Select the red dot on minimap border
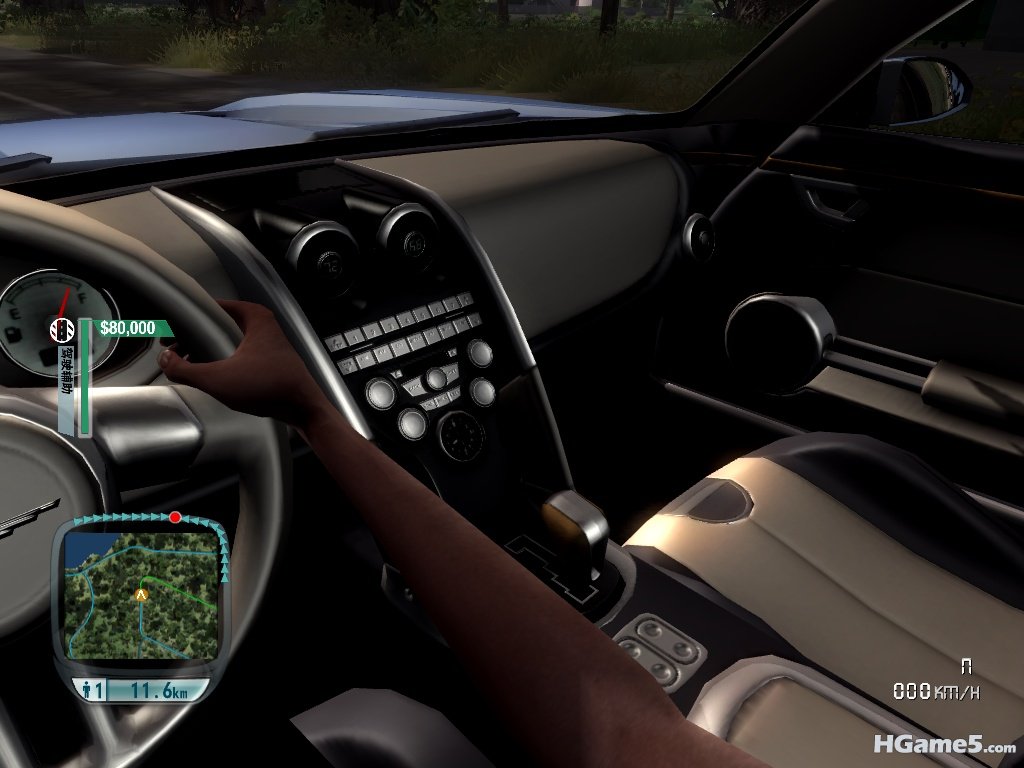Screen dimensions: 1024x768 coord(176,517)
